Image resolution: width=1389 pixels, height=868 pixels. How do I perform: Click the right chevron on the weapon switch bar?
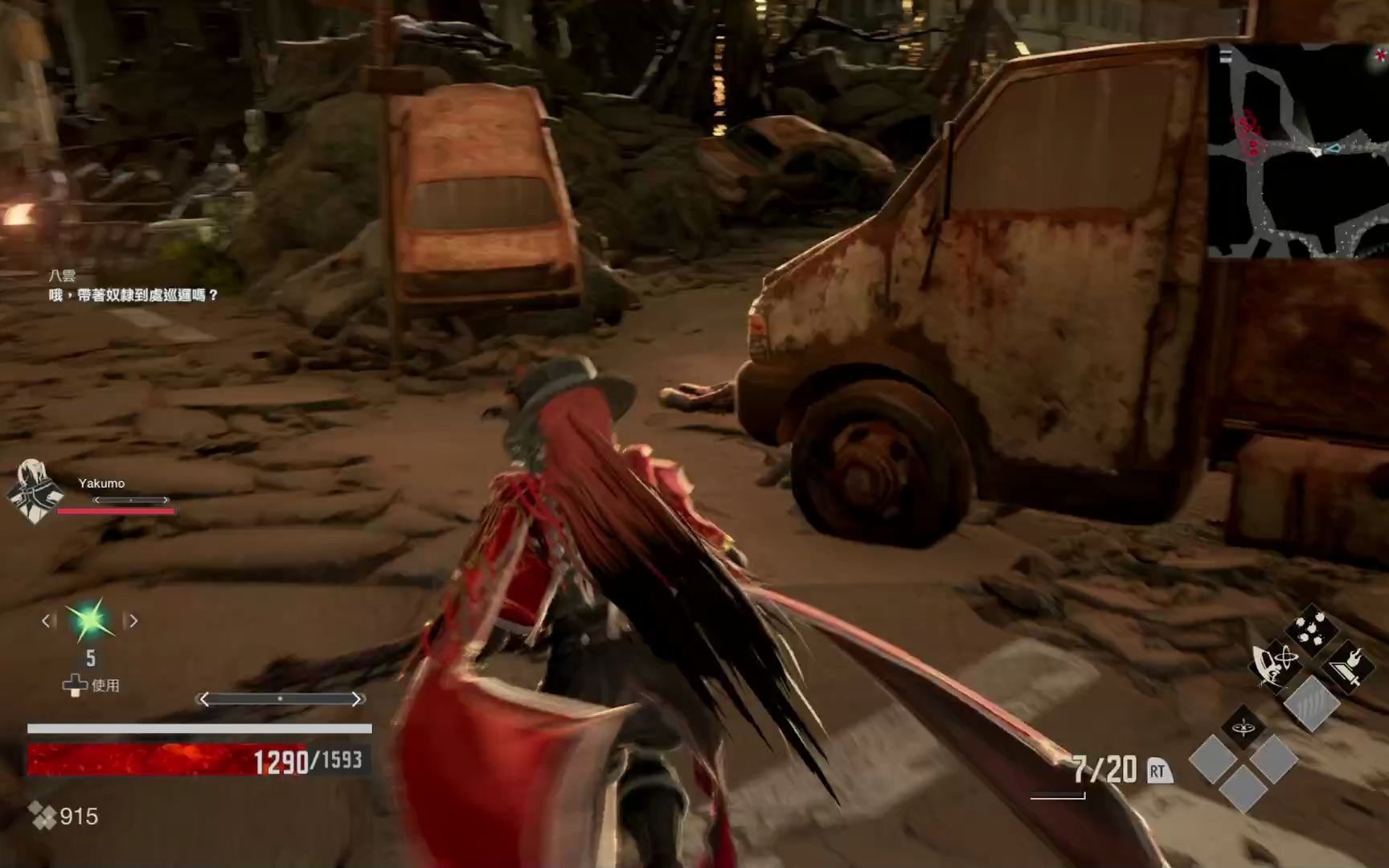[x=355, y=698]
